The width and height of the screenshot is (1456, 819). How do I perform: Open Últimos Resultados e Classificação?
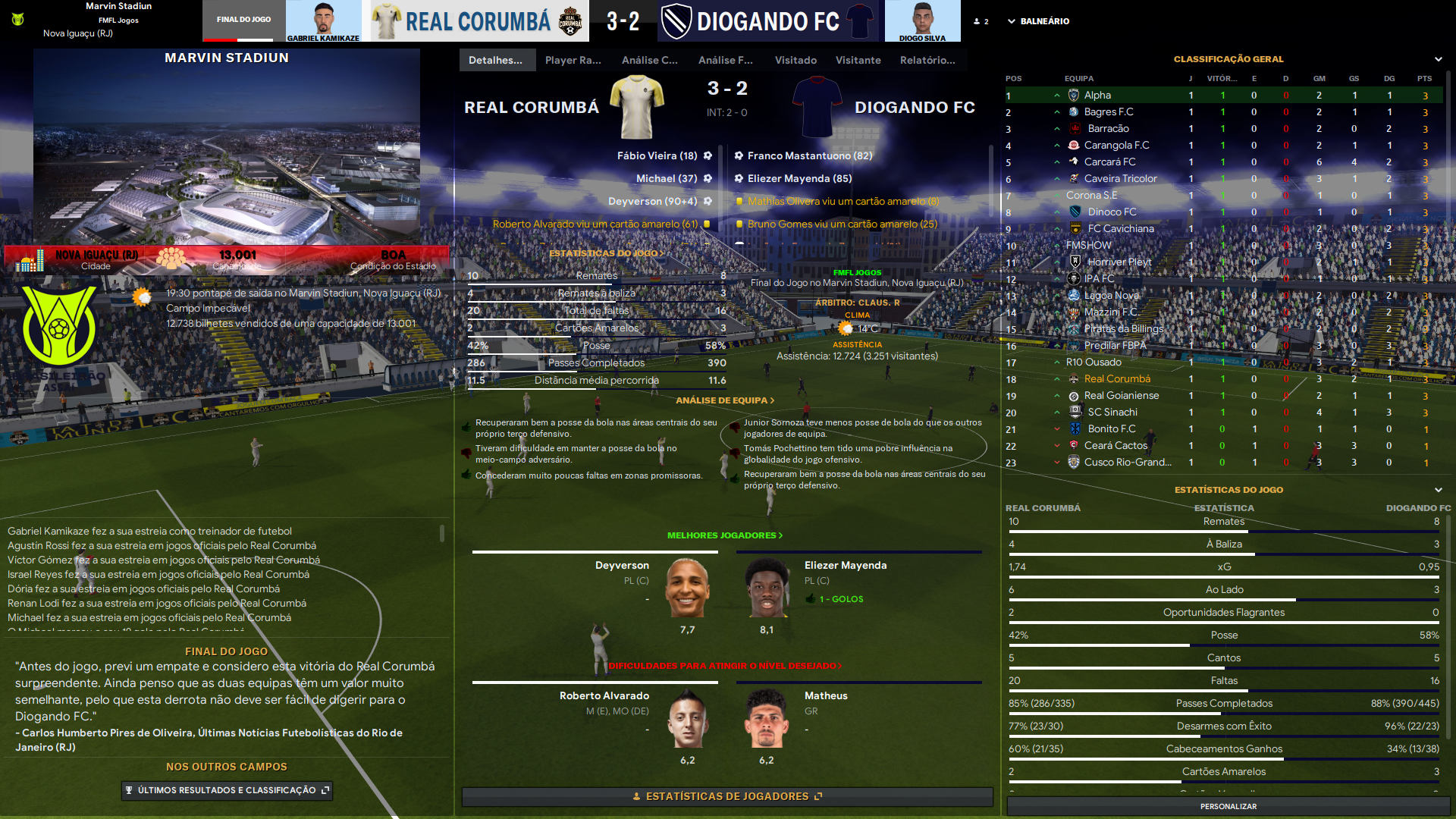(227, 790)
